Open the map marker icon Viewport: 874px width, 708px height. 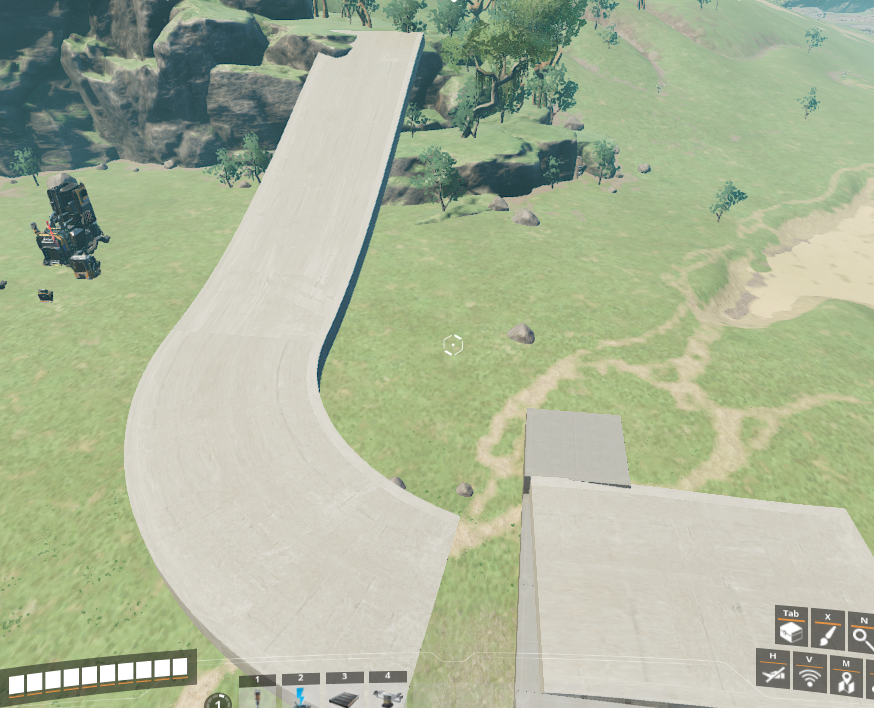(845, 680)
